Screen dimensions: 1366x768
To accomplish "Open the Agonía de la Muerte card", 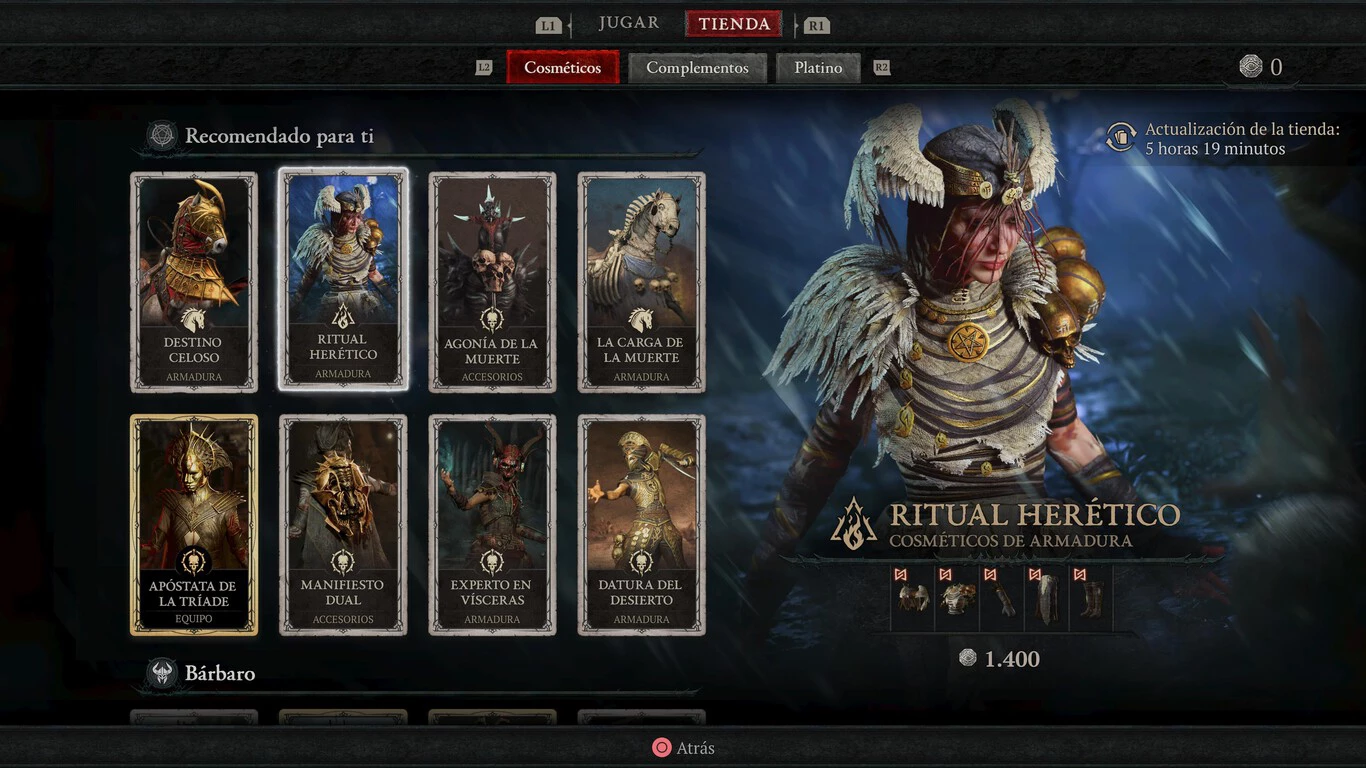I will coord(492,282).
